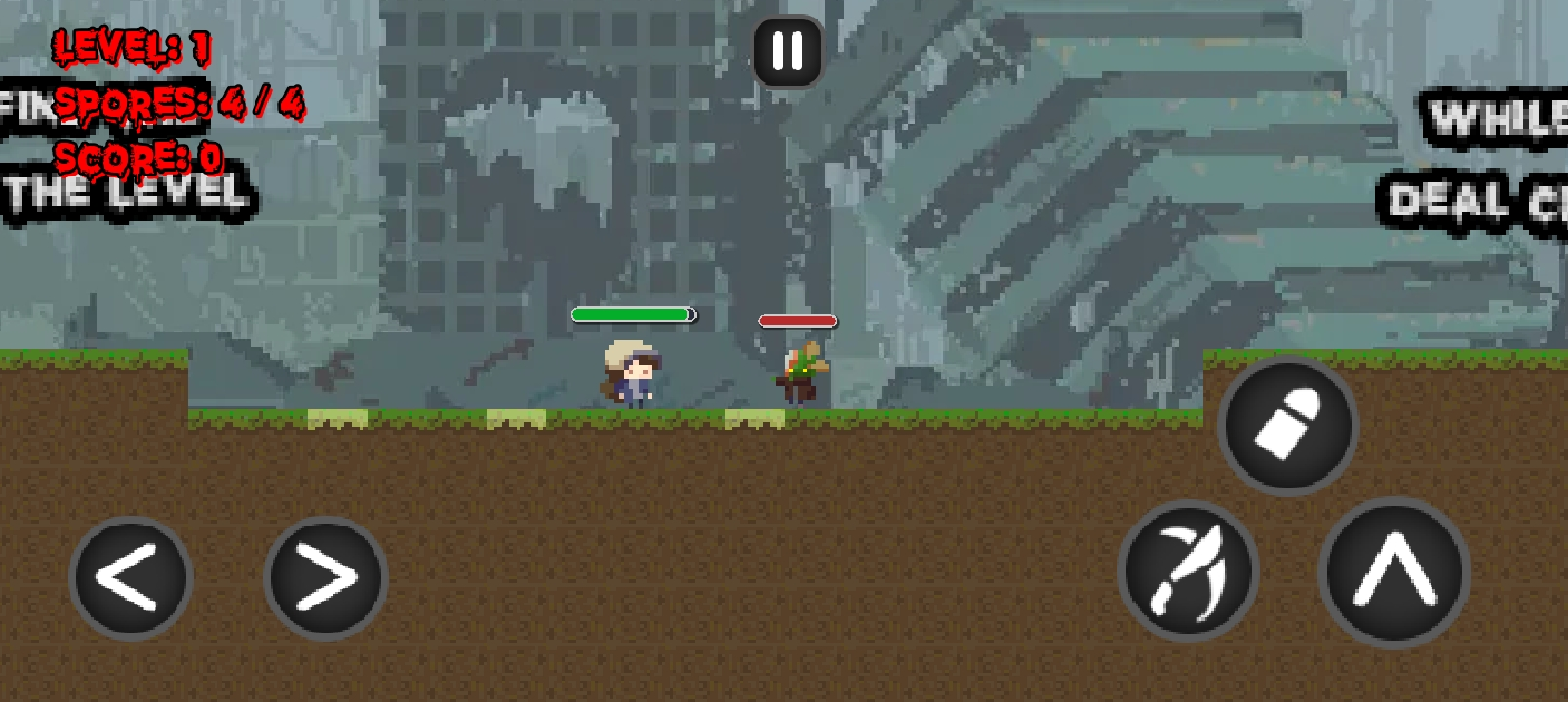The width and height of the screenshot is (1568, 702).
Task: Tap the right movement arrow
Action: tap(325, 576)
